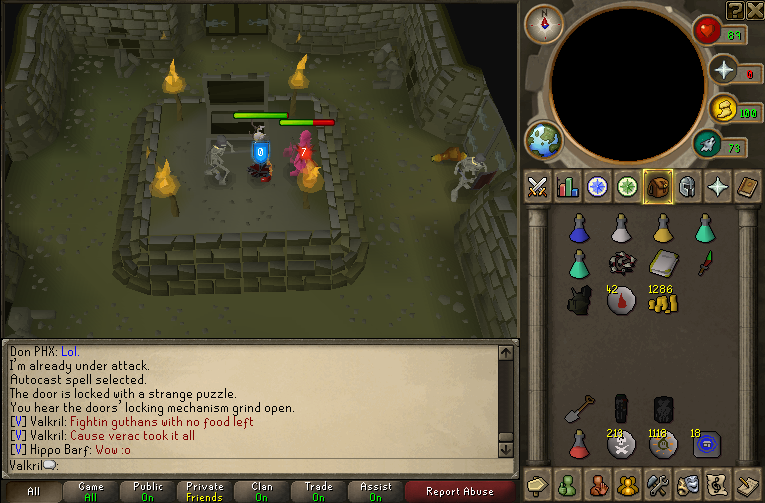The height and width of the screenshot is (503, 765).
Task: Switch to the Combat Styles tab
Action: [x=538, y=187]
